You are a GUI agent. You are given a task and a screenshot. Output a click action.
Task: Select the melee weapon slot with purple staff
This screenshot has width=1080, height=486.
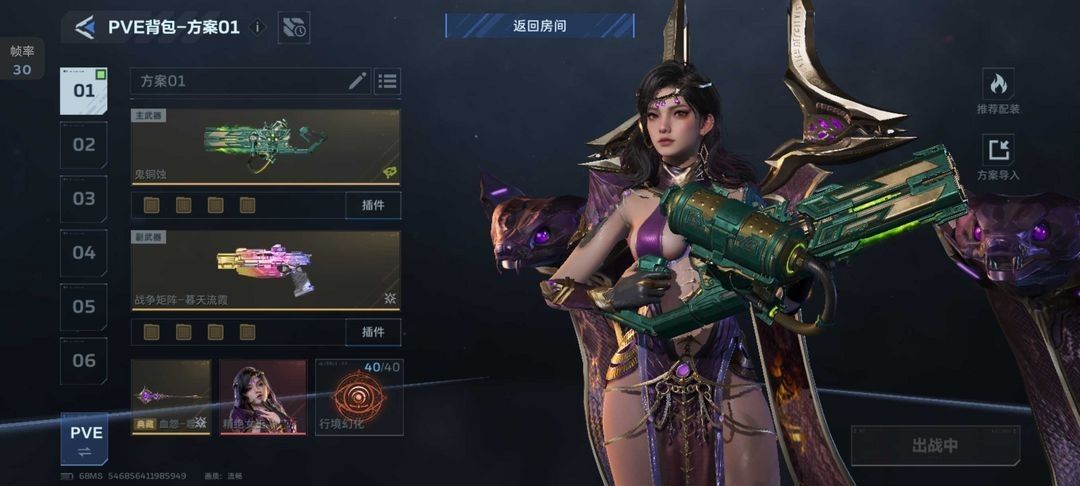pyautogui.click(x=171, y=397)
